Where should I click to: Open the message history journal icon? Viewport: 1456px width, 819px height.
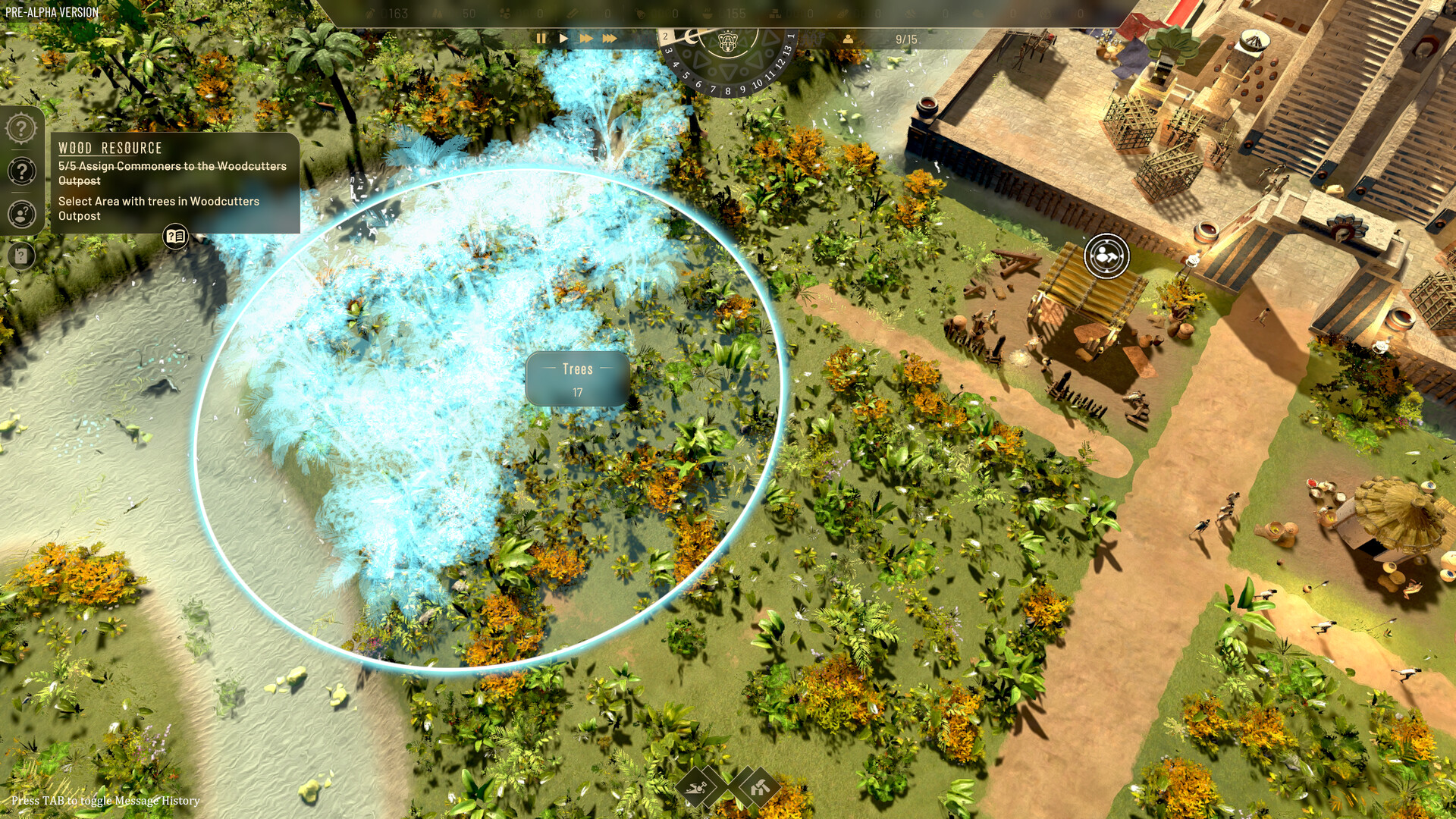[x=175, y=237]
